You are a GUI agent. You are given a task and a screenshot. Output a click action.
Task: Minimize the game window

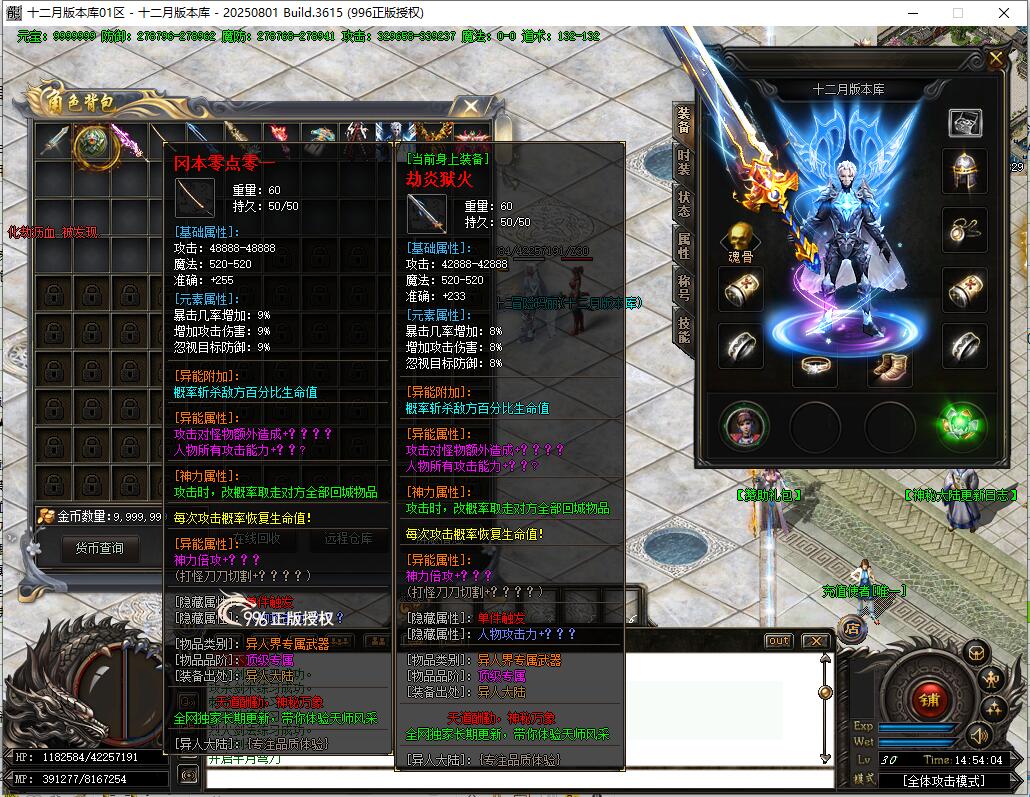(x=911, y=13)
